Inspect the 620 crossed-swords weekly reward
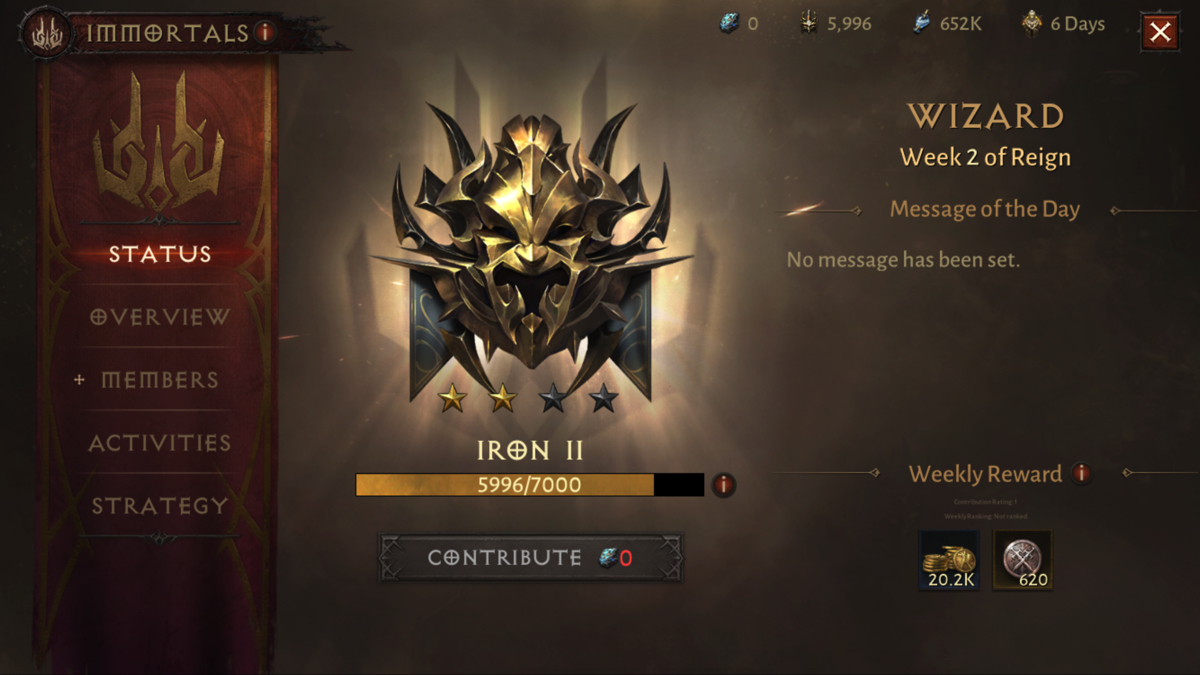Viewport: 1200px width, 675px height. 1022,561
